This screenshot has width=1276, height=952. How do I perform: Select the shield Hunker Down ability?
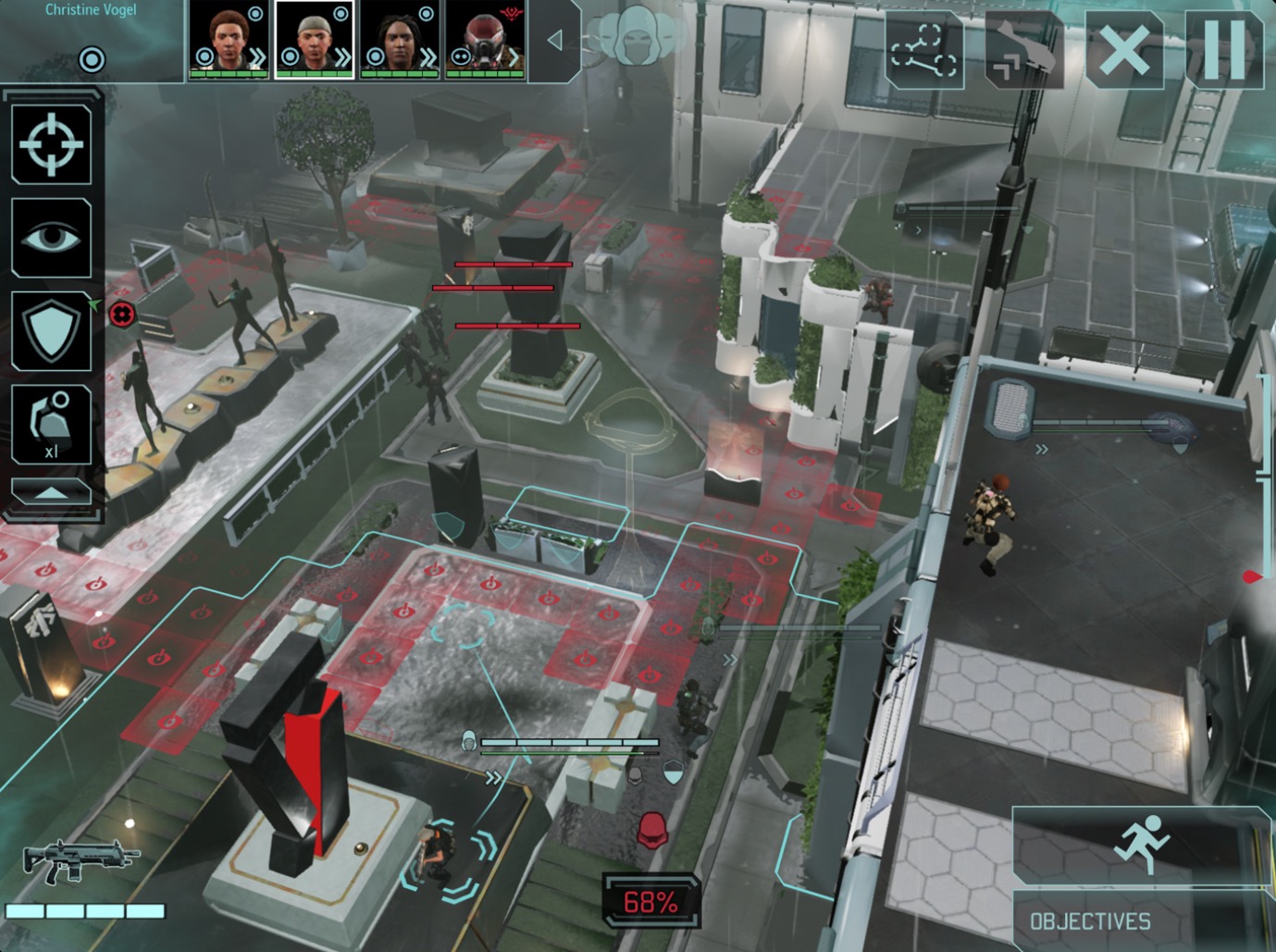pos(52,331)
